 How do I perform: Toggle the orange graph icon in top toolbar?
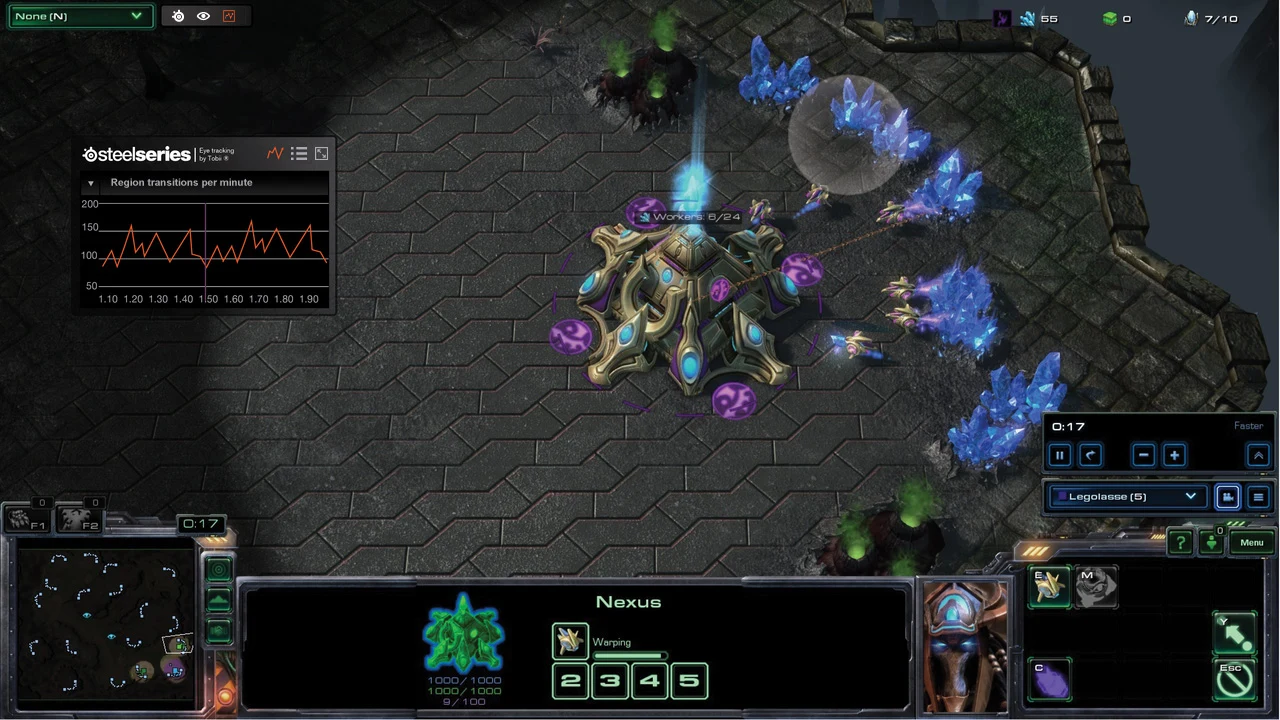(229, 16)
